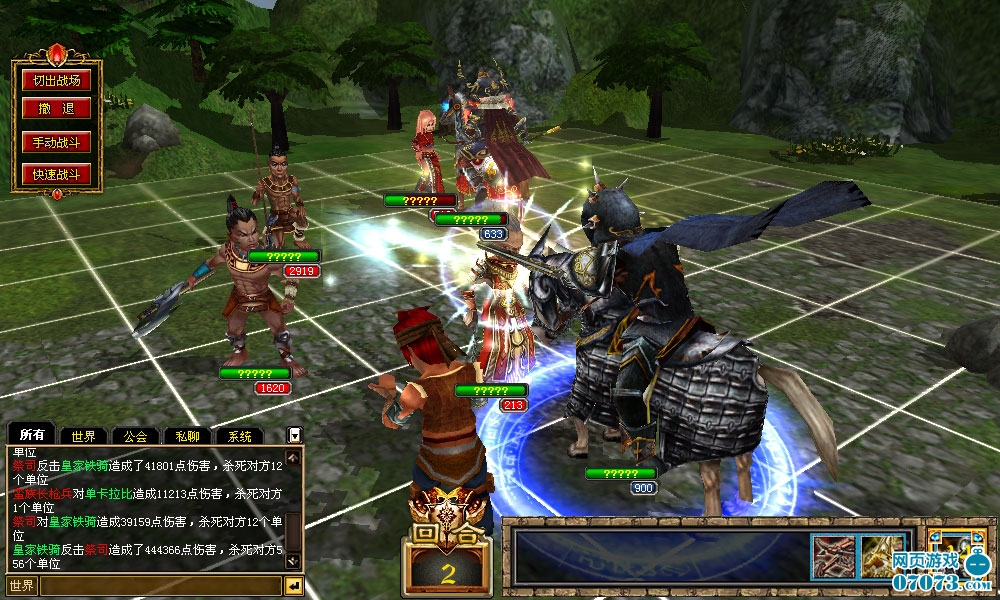Select the crossed red weapons skill icon
This screenshot has width=1000, height=600.
point(833,556)
